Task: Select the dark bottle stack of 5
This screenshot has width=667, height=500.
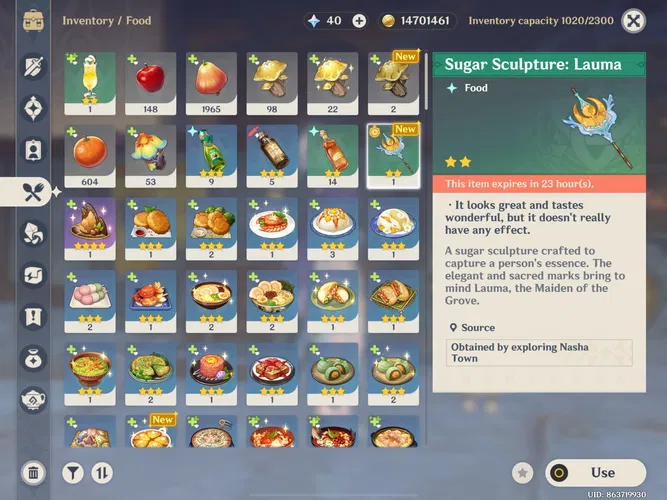Action: (x=272, y=156)
